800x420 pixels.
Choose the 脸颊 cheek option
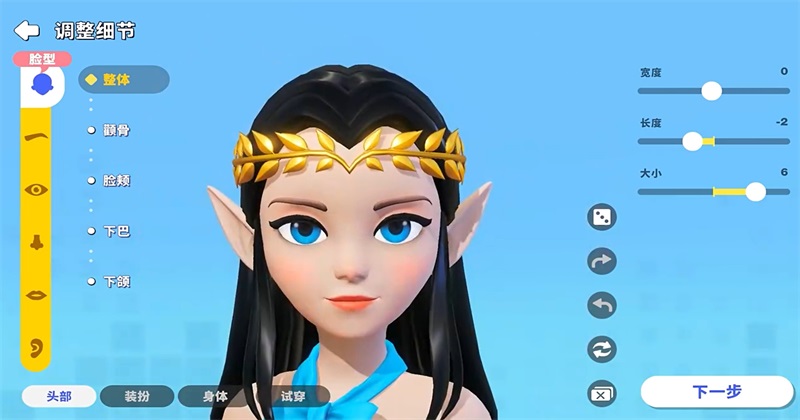[116, 181]
